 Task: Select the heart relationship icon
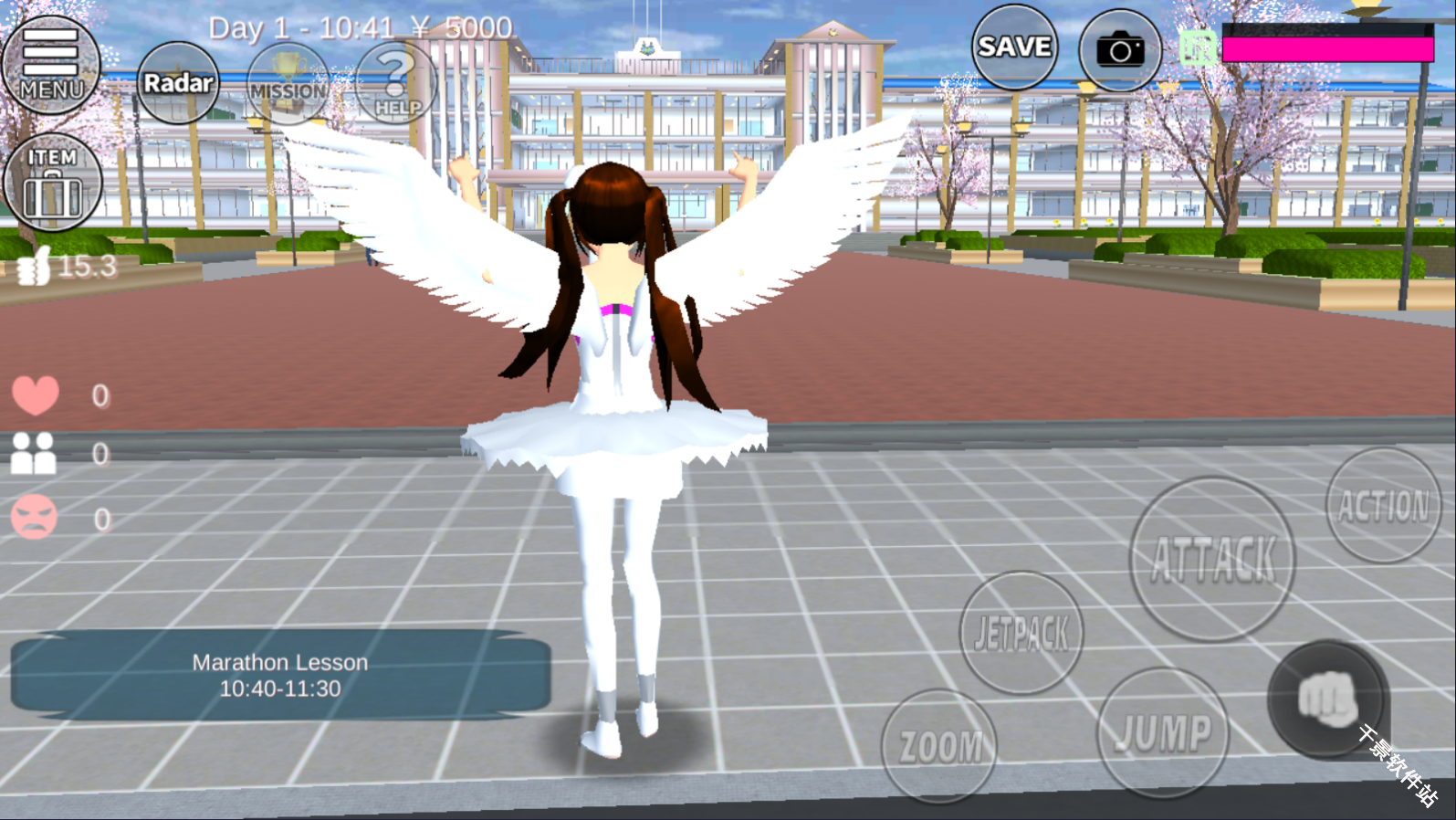[37, 395]
